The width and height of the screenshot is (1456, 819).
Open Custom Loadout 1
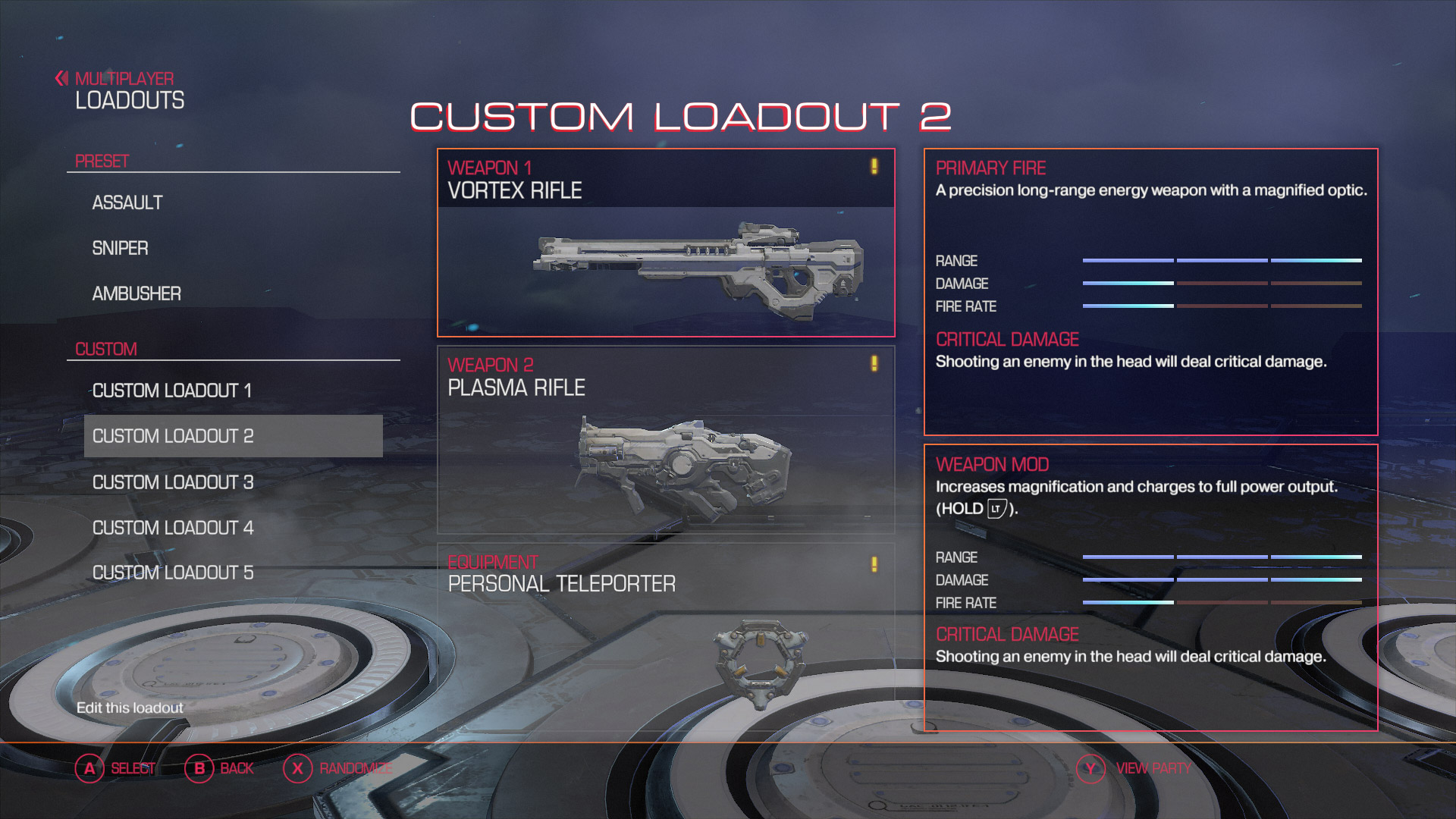coord(171,391)
